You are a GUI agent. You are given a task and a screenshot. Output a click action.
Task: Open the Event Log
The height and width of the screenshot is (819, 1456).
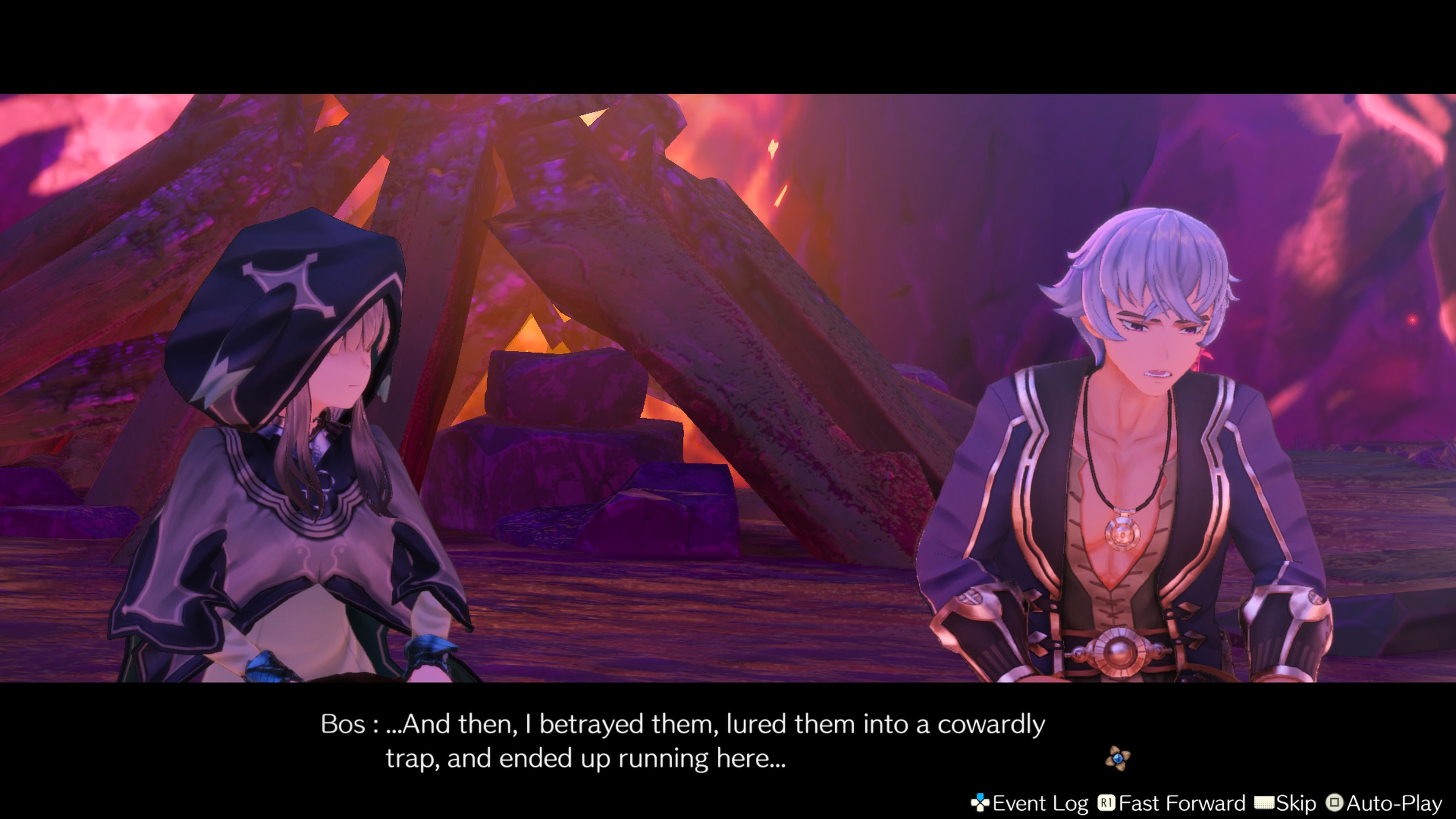pos(1030,803)
